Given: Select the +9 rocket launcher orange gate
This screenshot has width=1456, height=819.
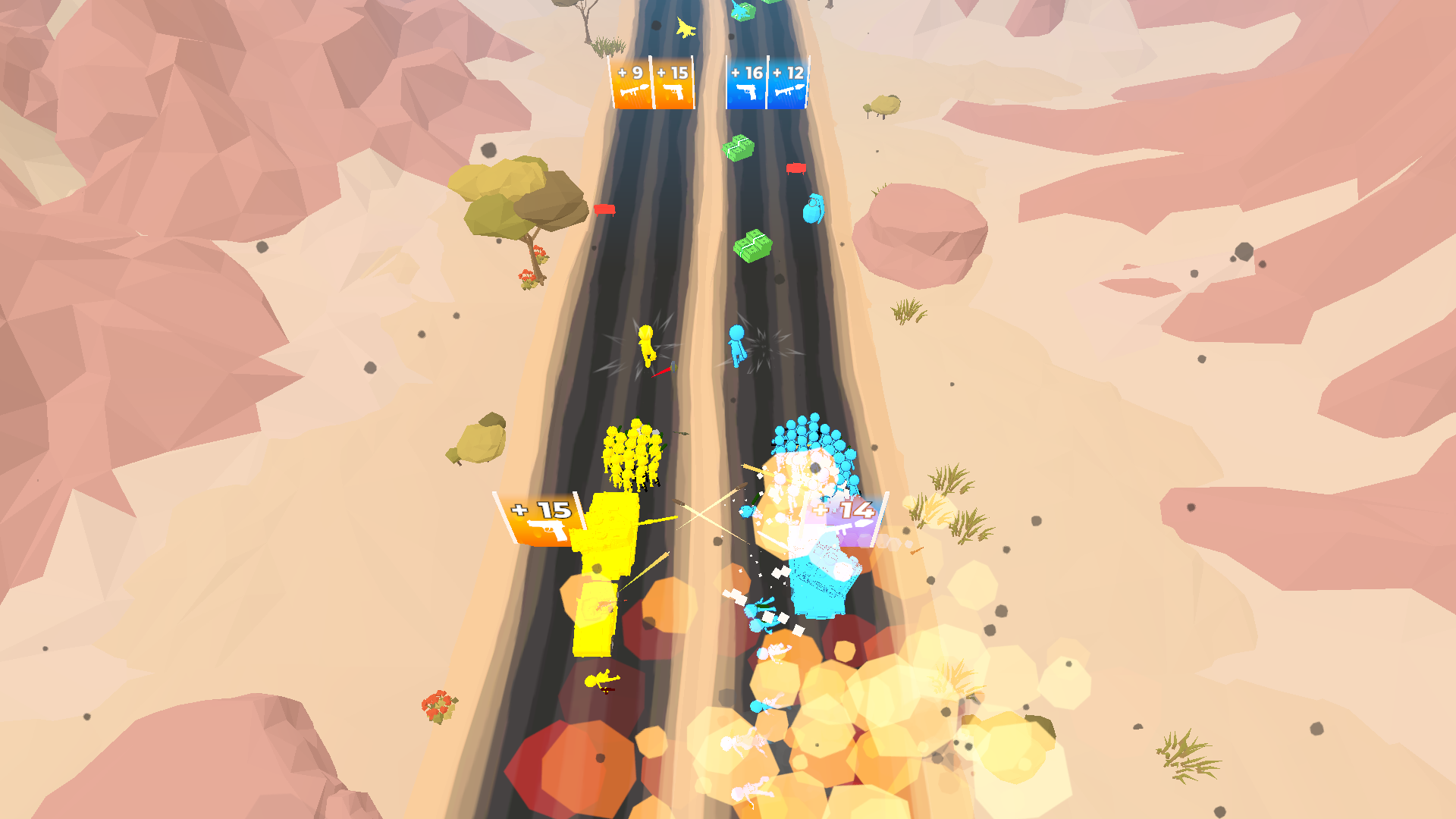Looking at the screenshot, I should click(632, 85).
